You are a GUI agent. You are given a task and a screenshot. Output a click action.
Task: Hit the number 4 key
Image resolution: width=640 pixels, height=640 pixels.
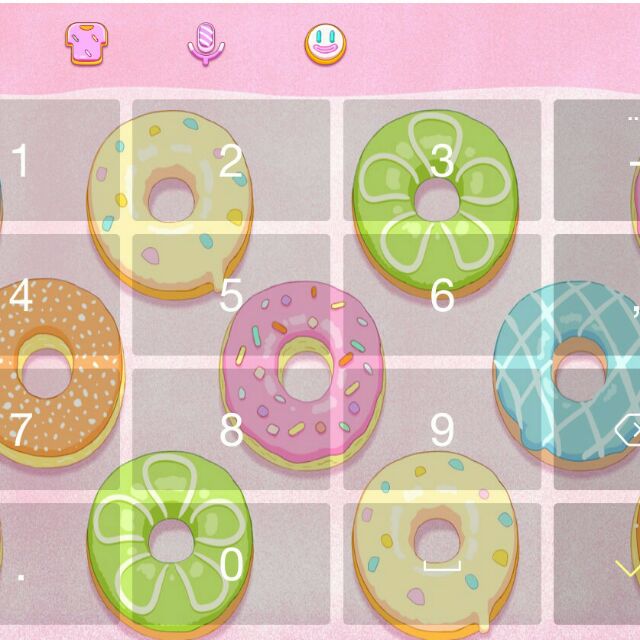click(x=58, y=295)
